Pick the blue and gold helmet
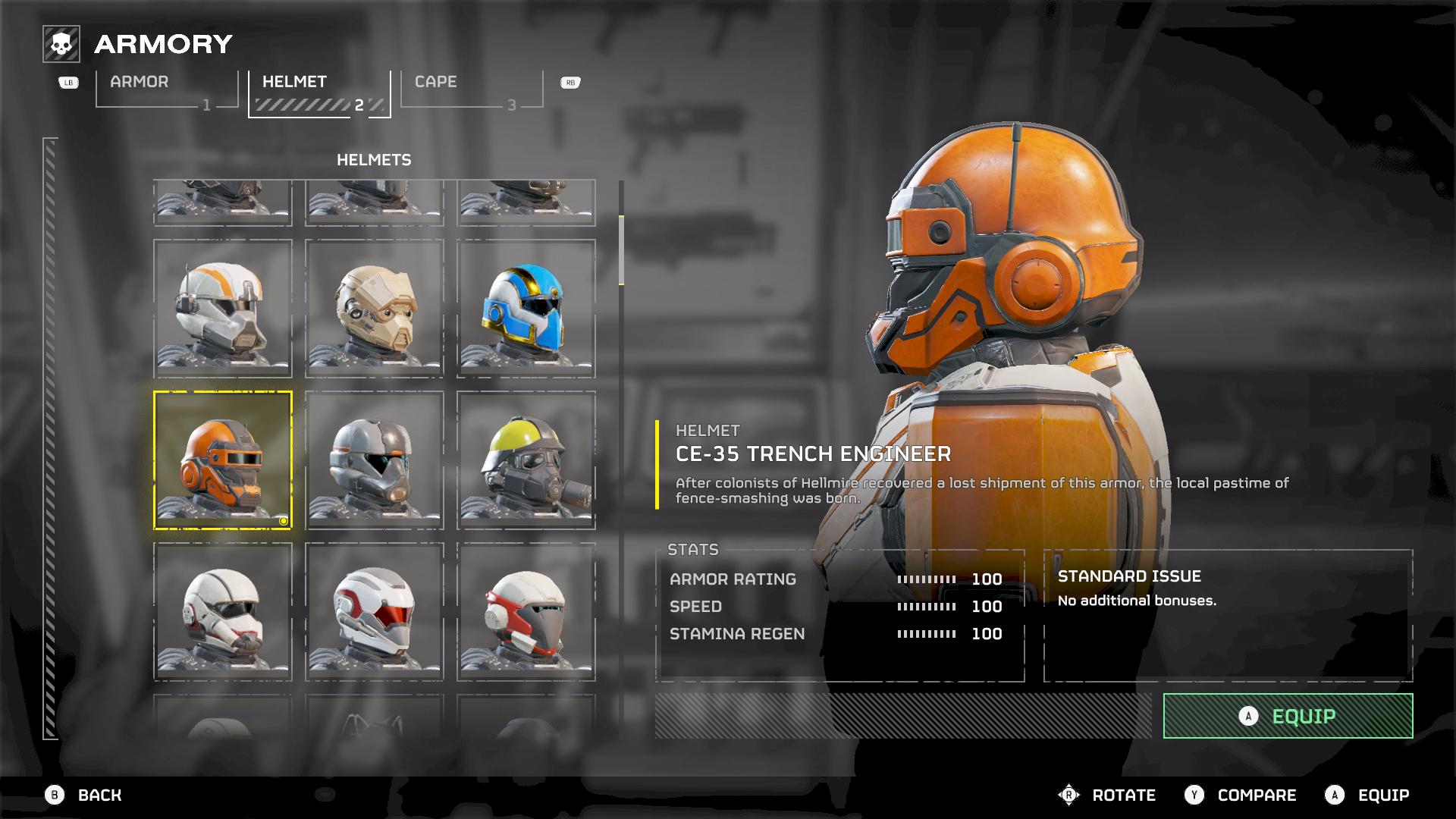1456x819 pixels. point(526,309)
